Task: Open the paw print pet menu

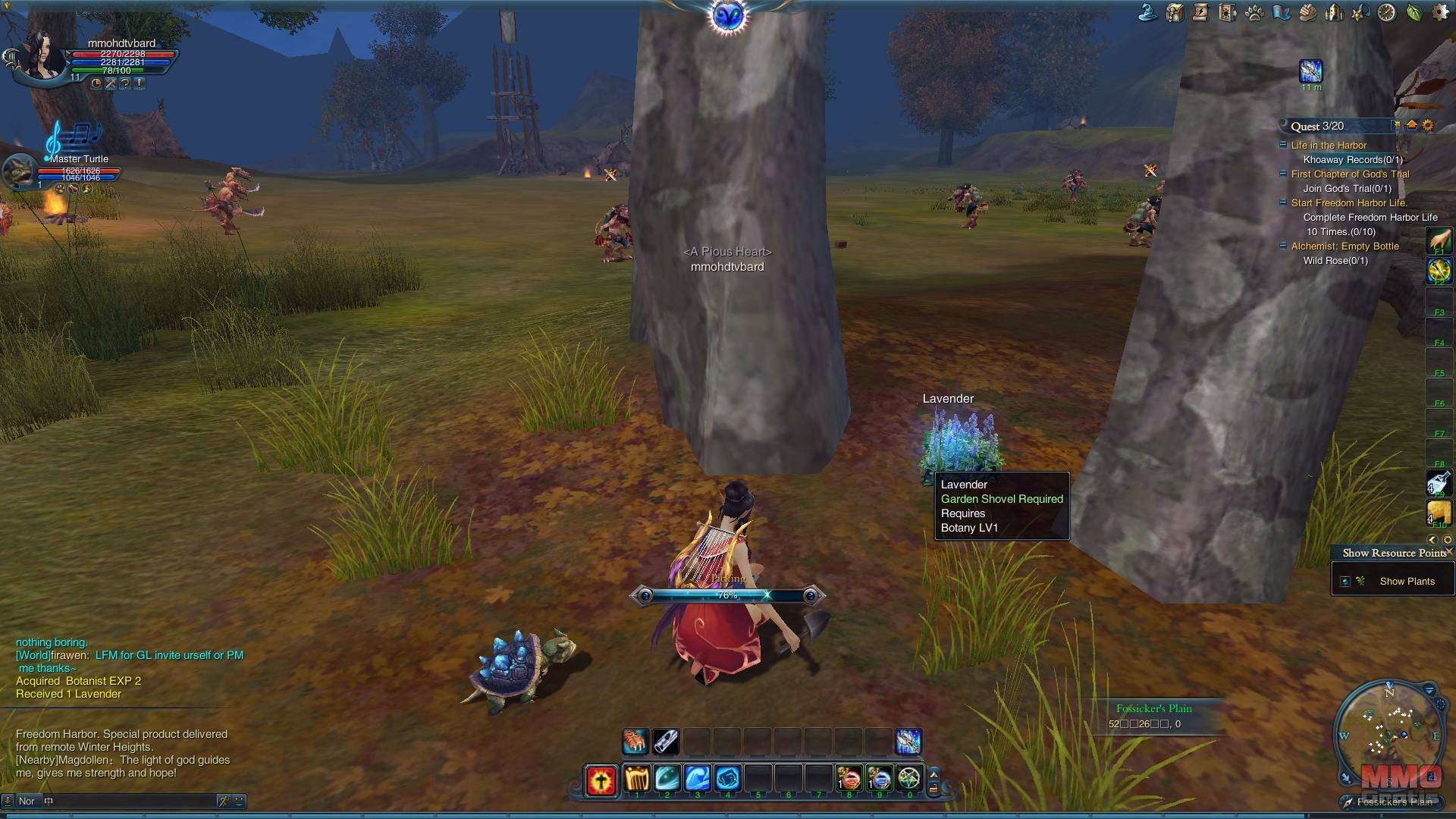Action: click(1254, 12)
